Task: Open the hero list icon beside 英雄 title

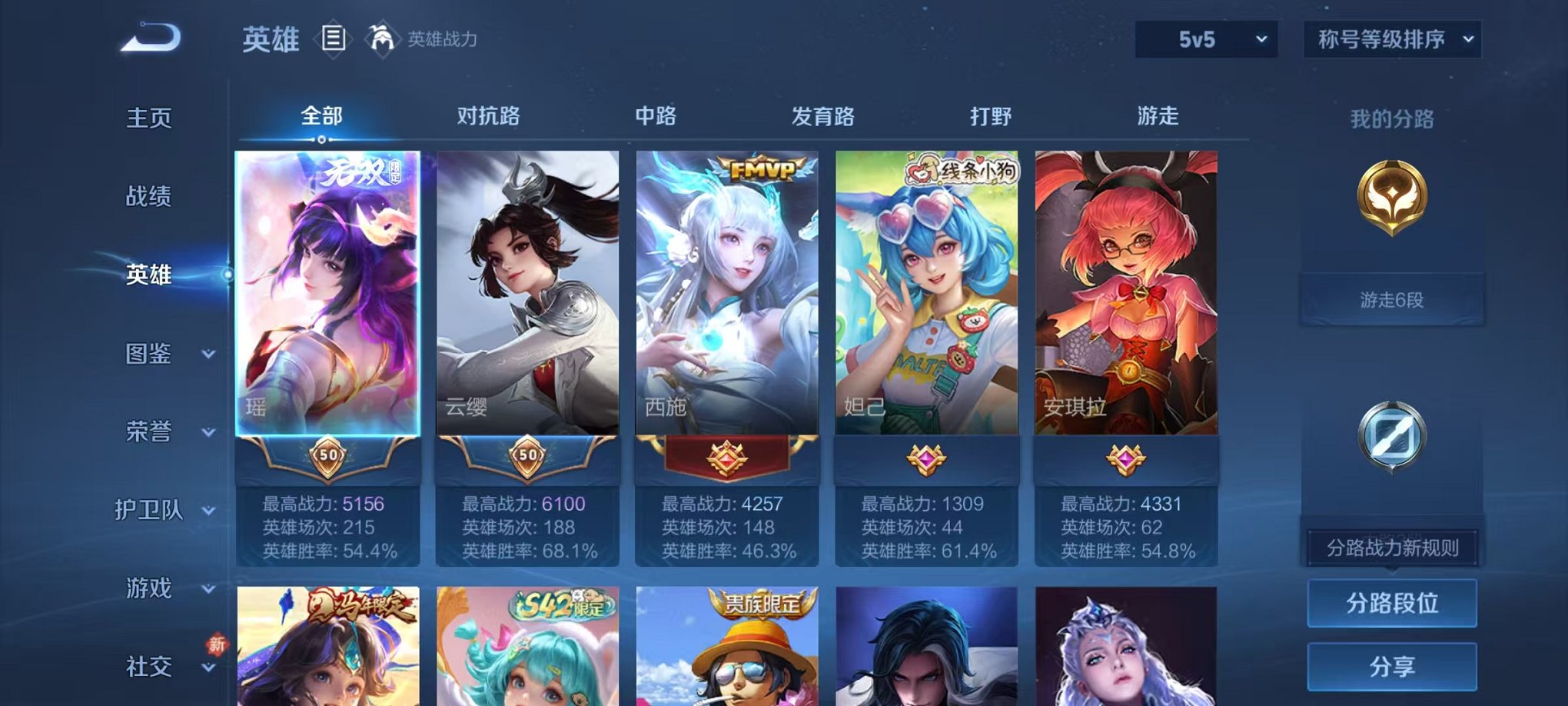Action: click(x=334, y=40)
